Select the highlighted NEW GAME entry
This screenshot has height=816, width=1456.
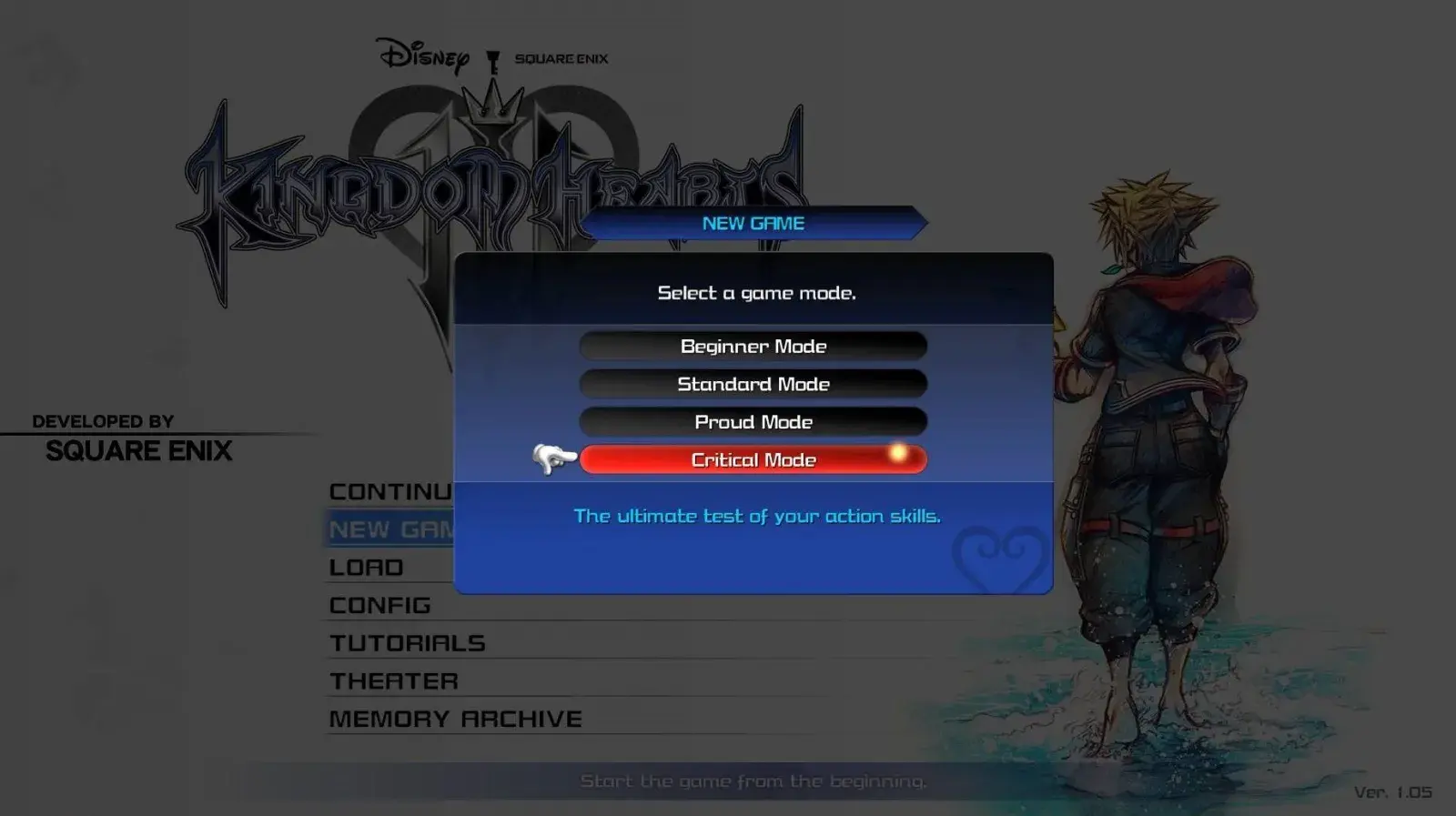[x=391, y=529]
